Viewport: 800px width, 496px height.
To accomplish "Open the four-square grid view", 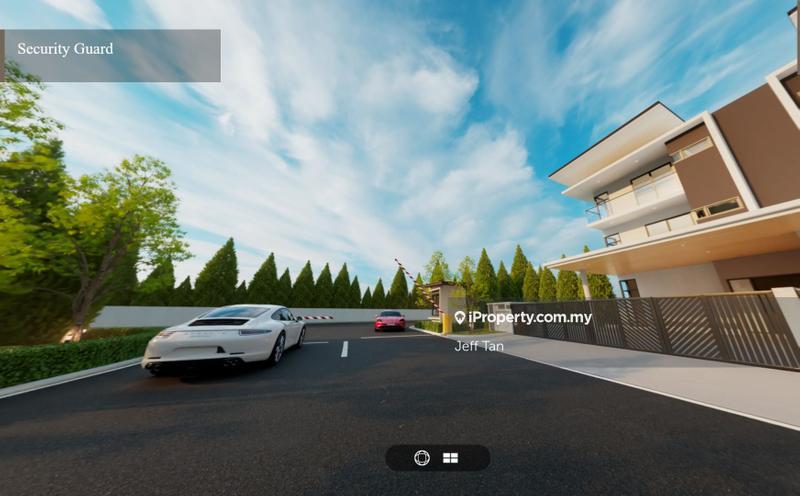I will (451, 458).
